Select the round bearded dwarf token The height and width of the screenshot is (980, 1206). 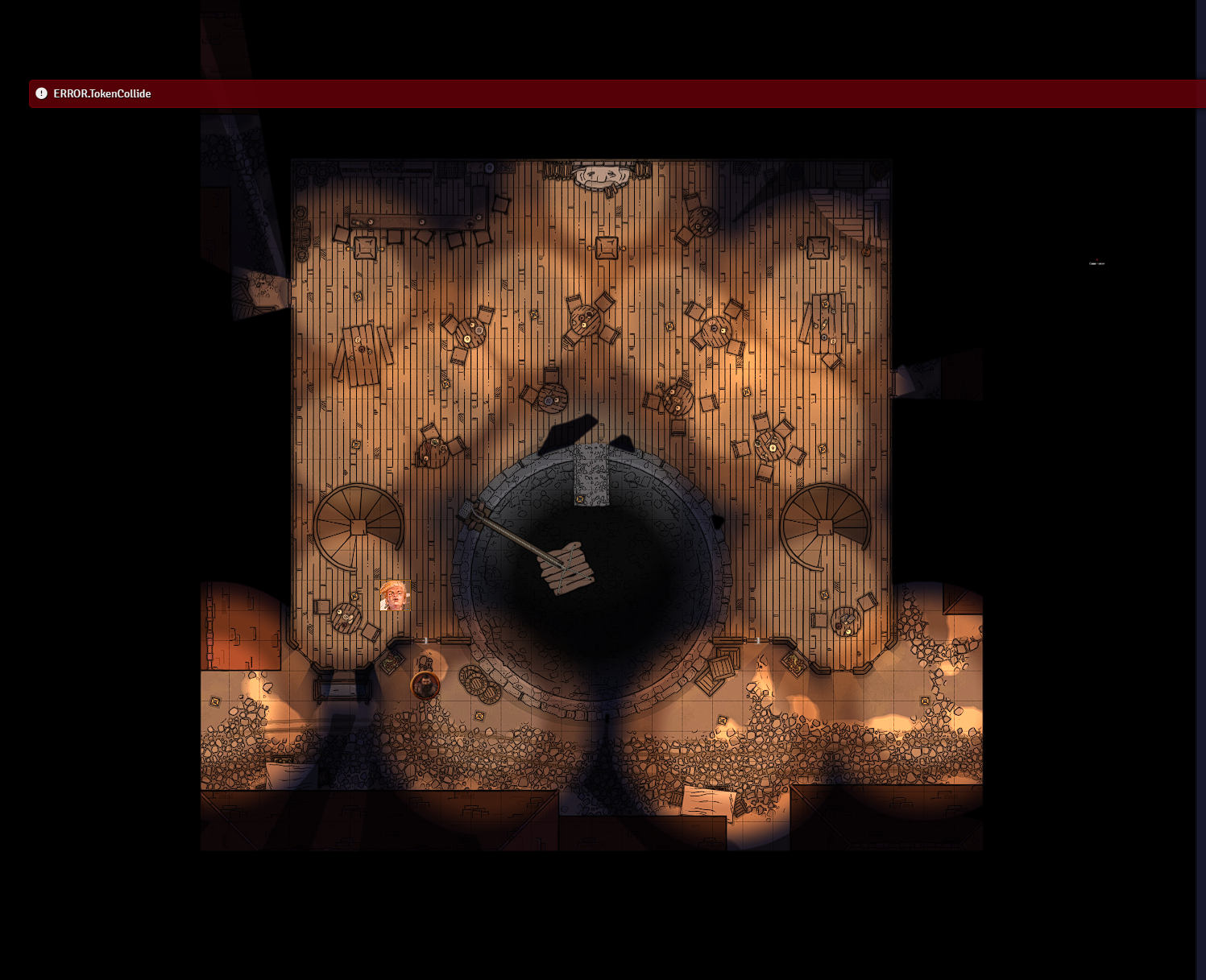coord(425,685)
